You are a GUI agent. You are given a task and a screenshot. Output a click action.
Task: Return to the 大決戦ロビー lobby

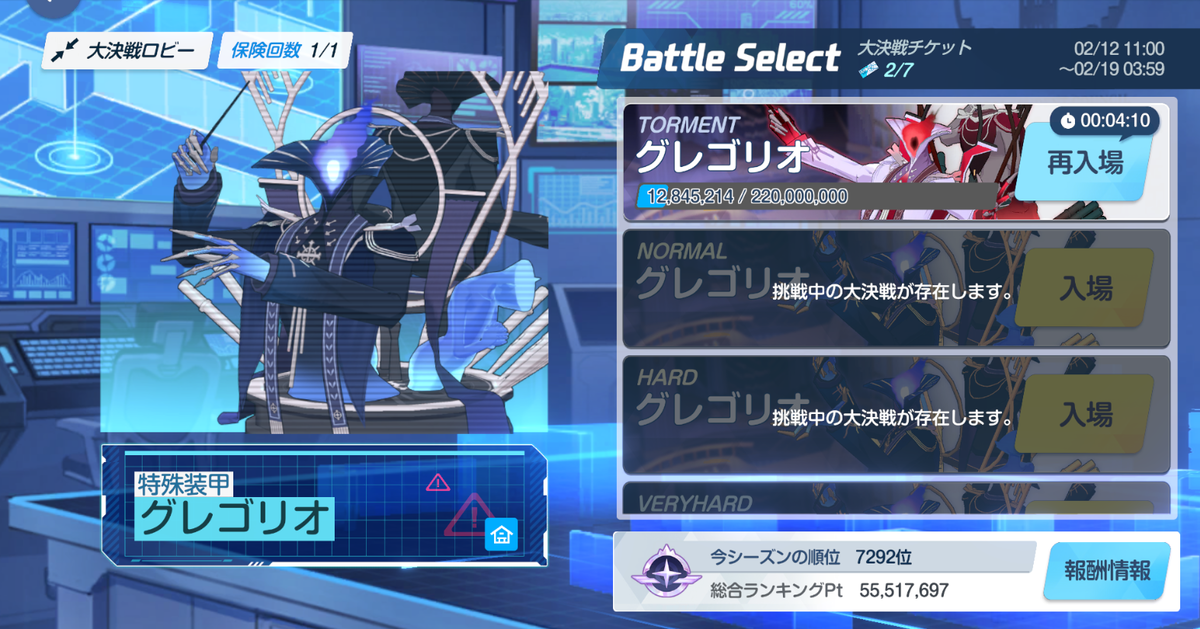click(x=126, y=51)
